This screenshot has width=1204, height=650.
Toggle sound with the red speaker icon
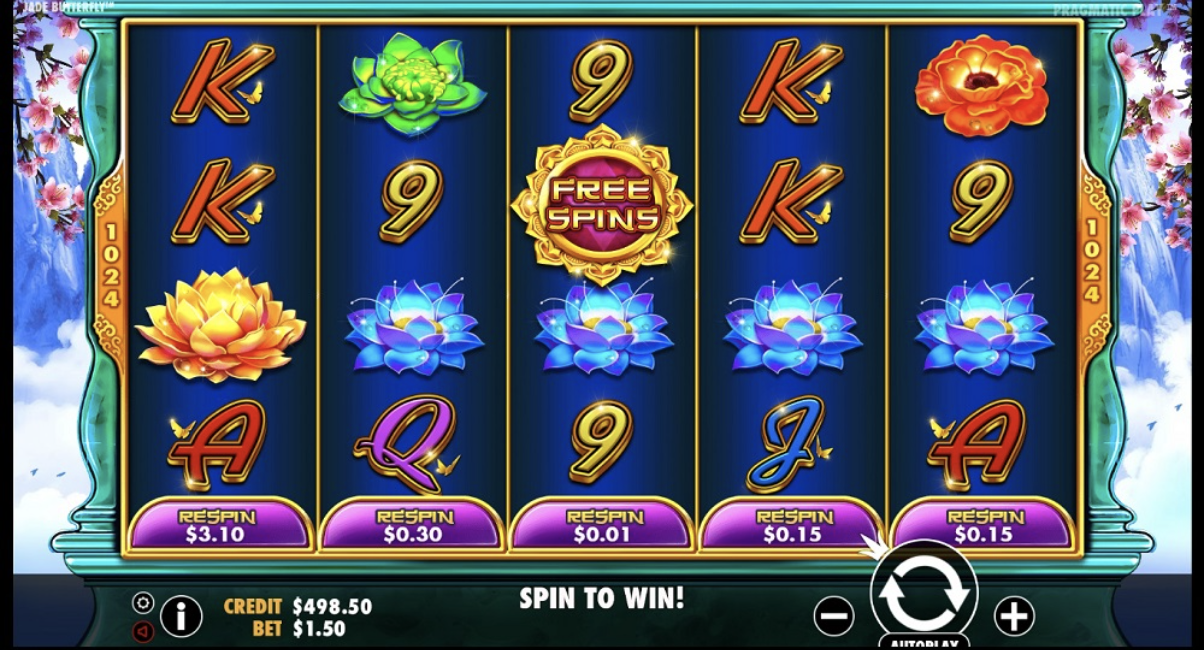click(143, 632)
